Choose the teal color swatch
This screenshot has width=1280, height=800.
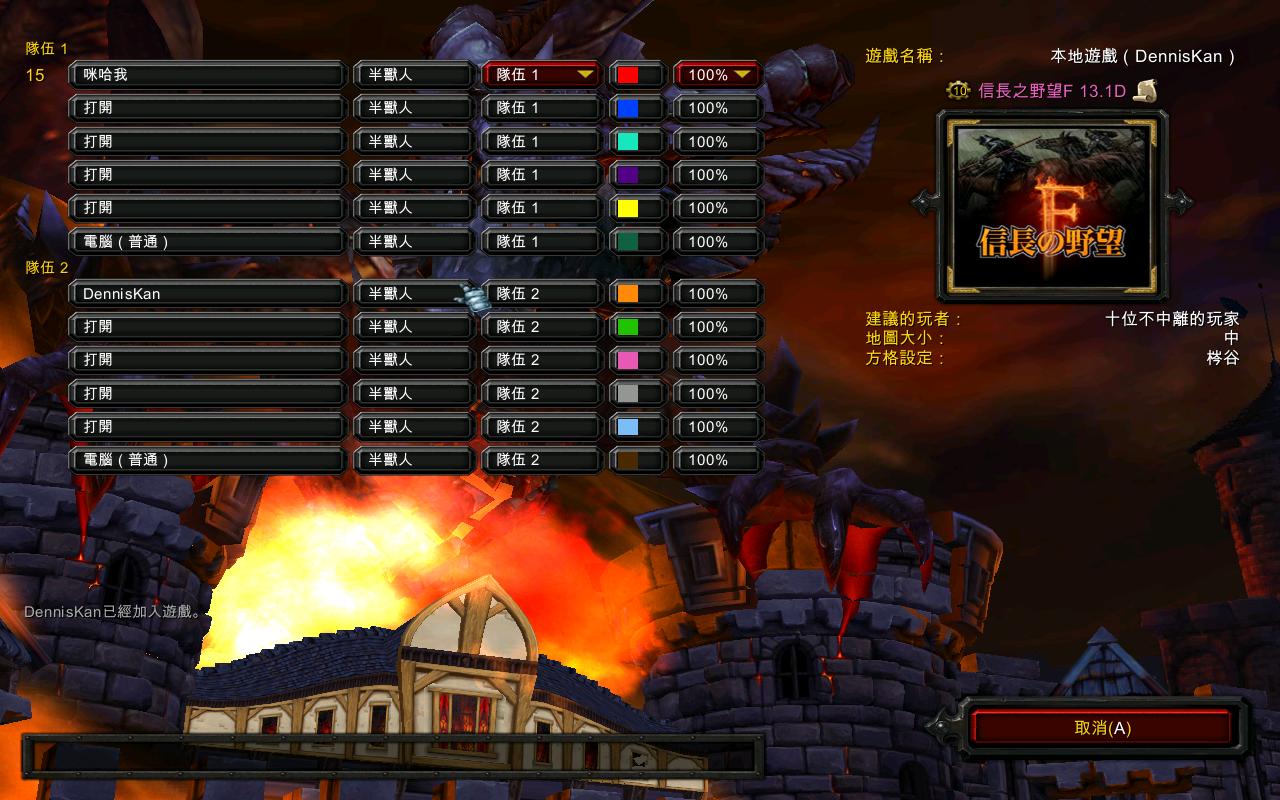coord(628,142)
